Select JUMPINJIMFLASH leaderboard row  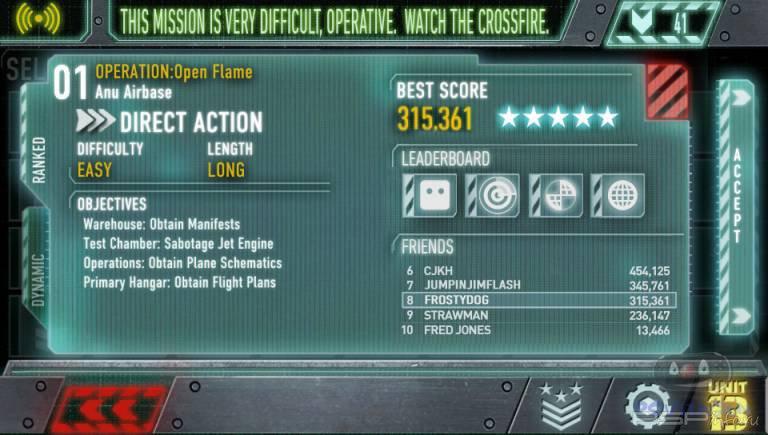tap(538, 286)
